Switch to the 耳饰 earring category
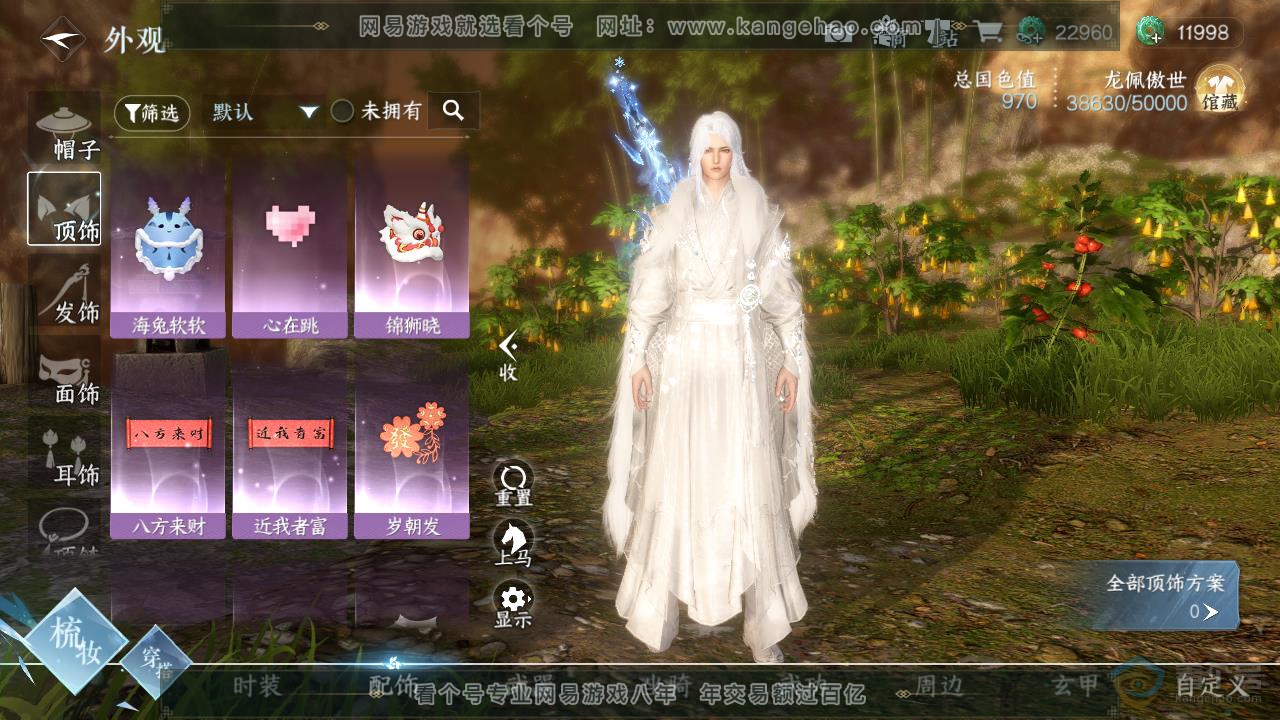This screenshot has height=720, width=1280. [64, 456]
